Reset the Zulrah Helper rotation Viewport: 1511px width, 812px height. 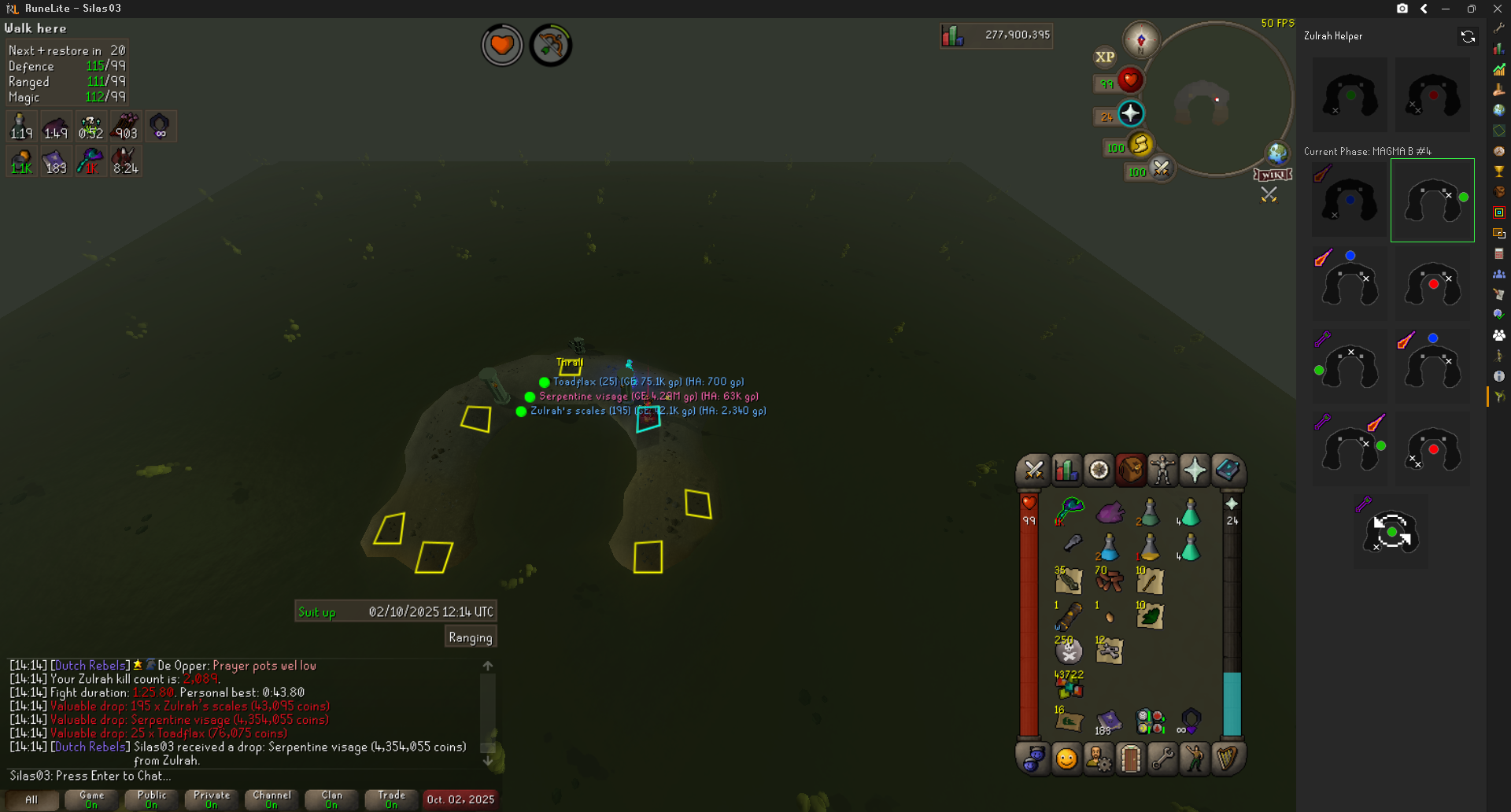click(1468, 36)
